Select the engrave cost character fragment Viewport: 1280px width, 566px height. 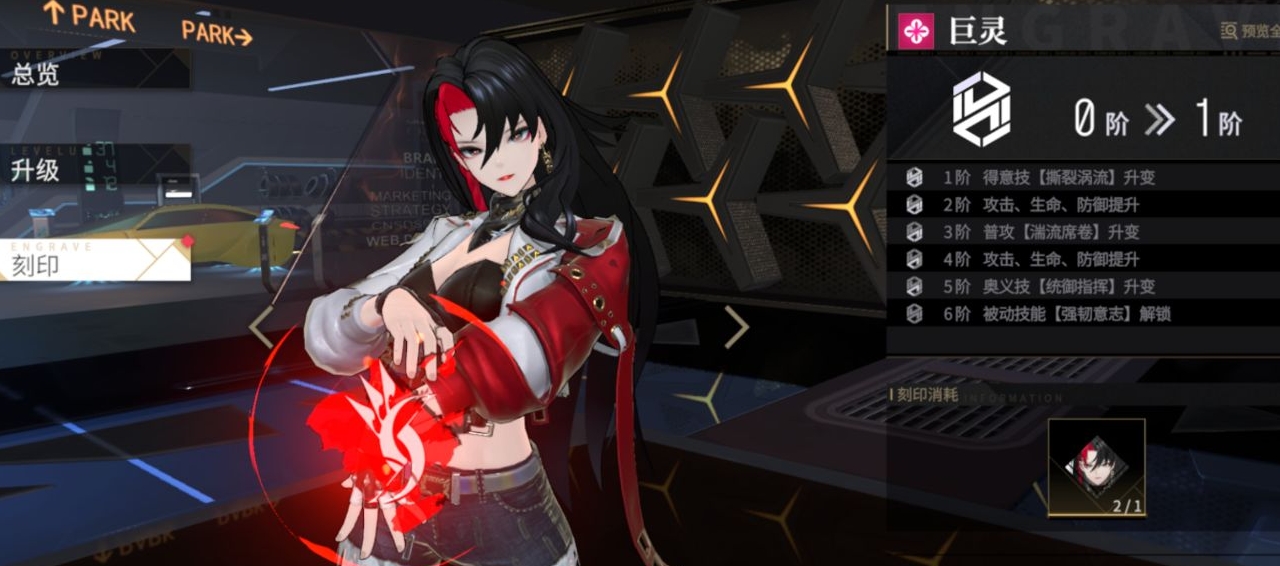pyautogui.click(x=1096, y=467)
